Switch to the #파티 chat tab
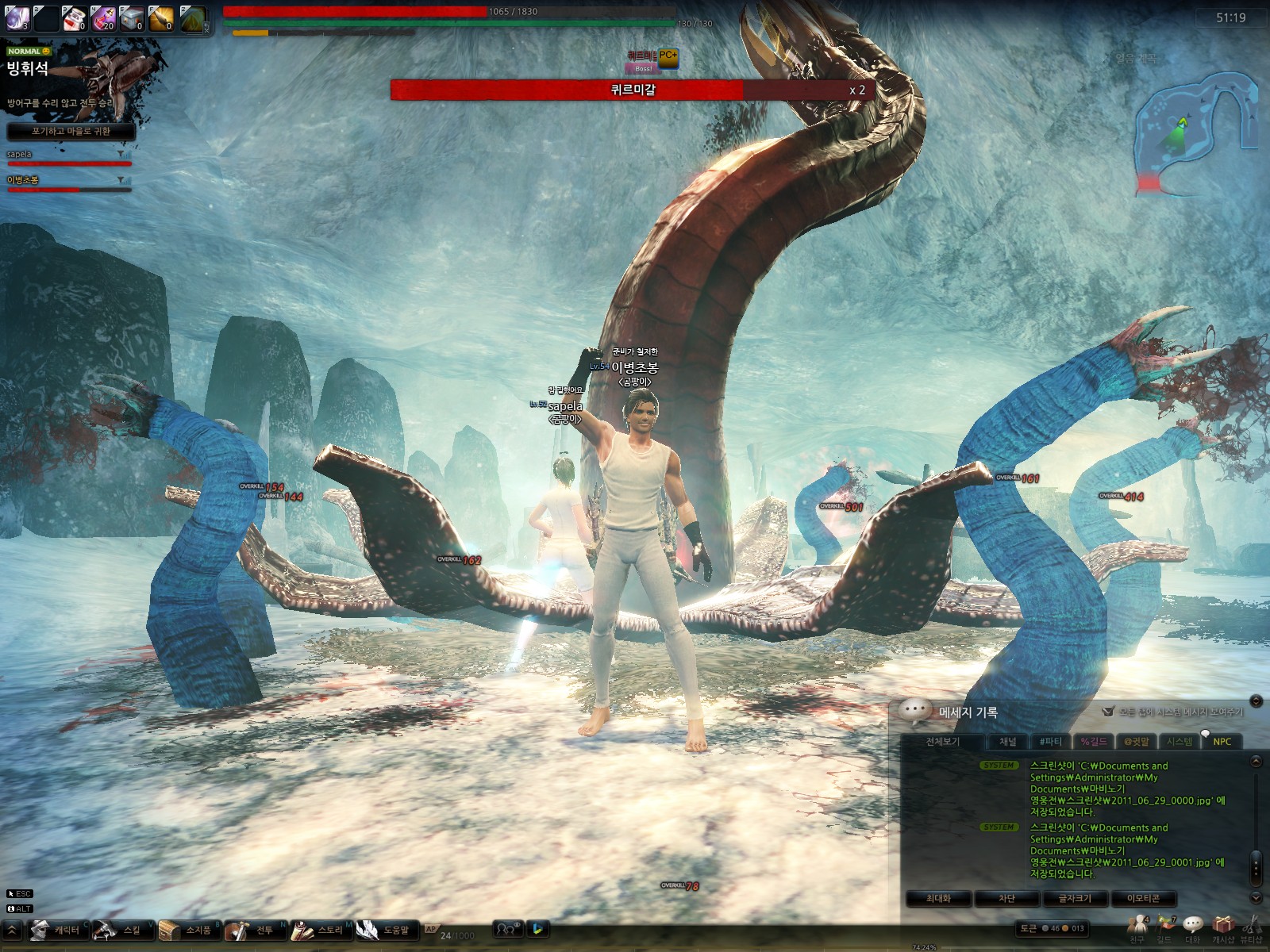Viewport: 1270px width, 952px height. pyautogui.click(x=1050, y=742)
